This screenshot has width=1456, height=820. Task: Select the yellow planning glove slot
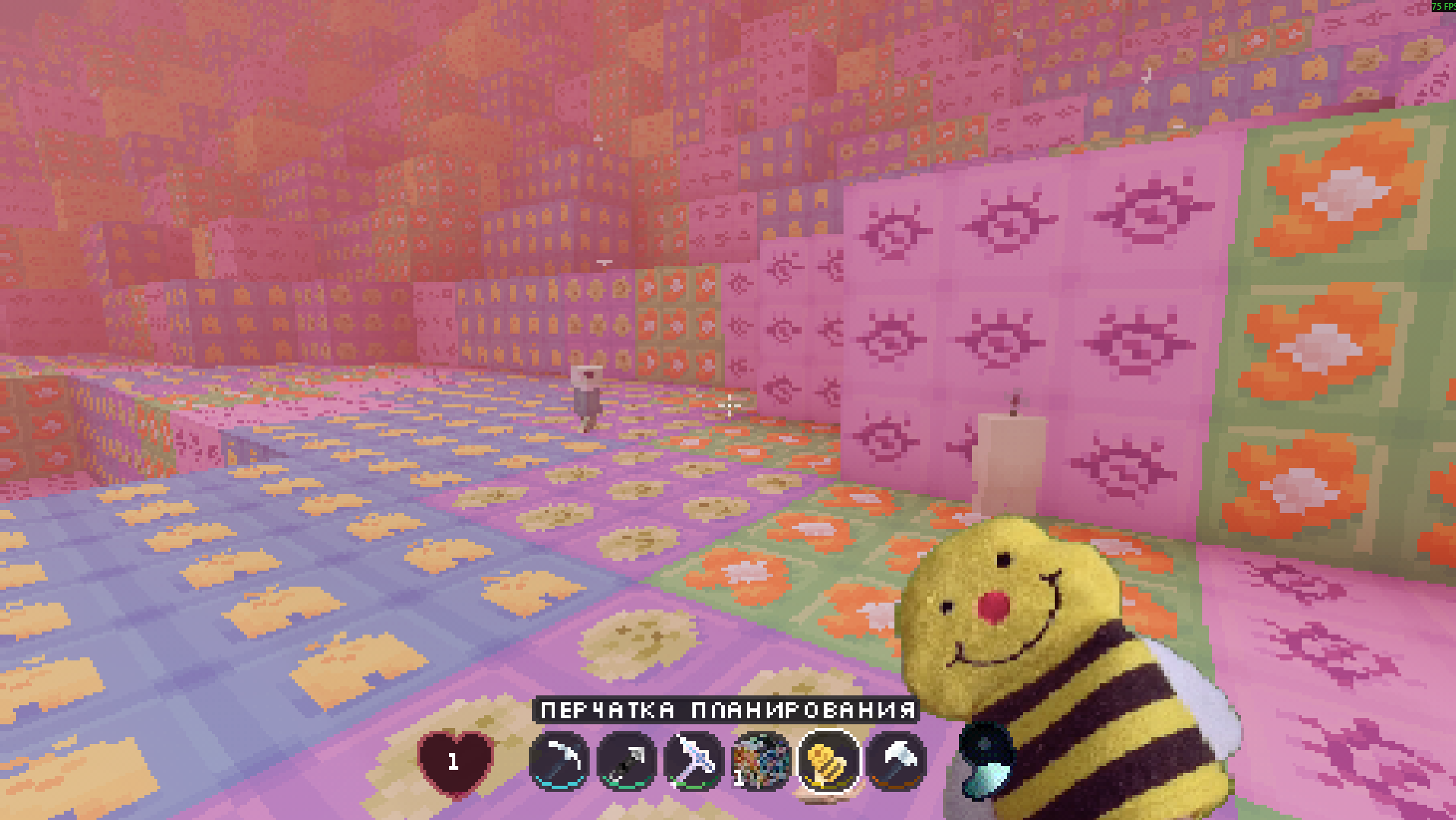pyautogui.click(x=828, y=760)
